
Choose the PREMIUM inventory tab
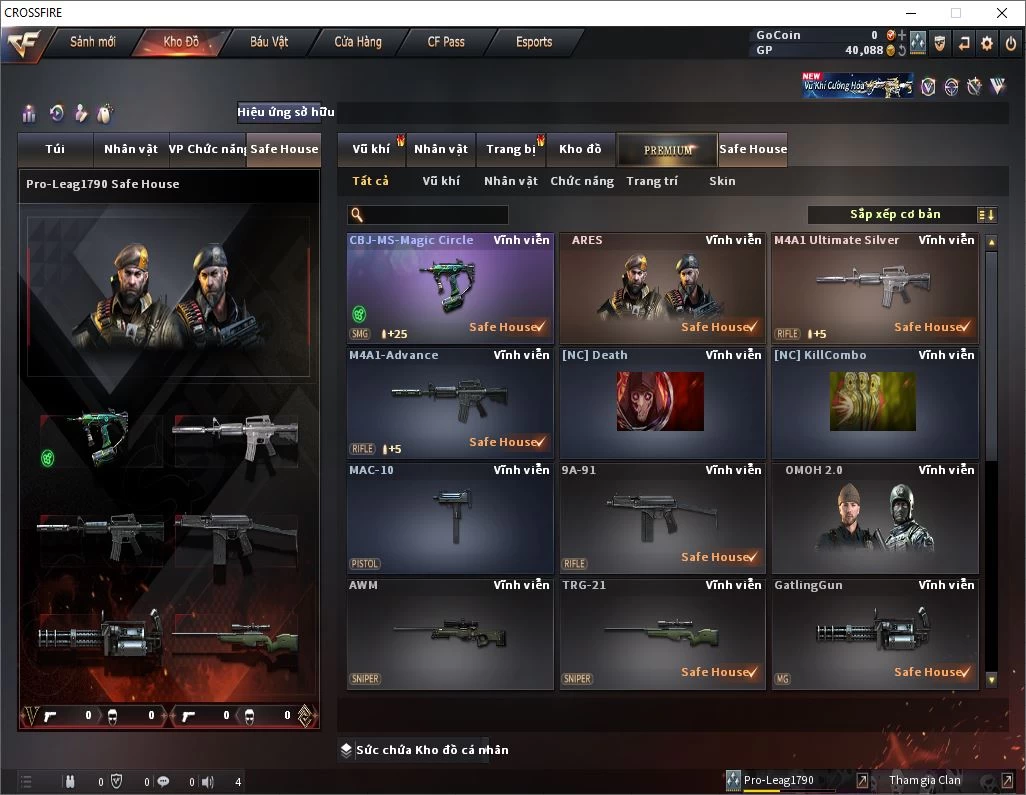(667, 150)
